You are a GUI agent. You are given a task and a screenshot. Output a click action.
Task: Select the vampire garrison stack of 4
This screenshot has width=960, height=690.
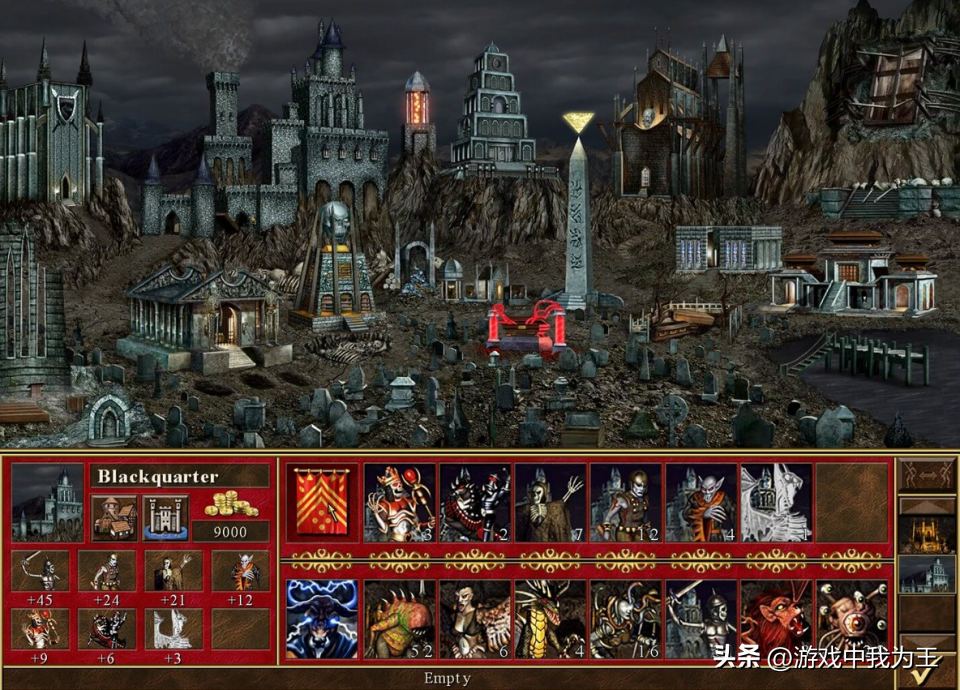click(701, 503)
